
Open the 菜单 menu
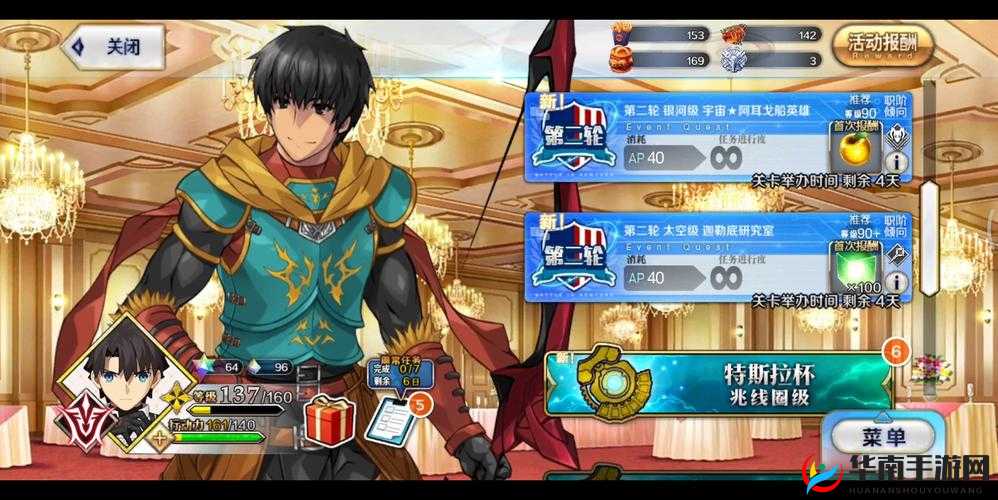882,437
